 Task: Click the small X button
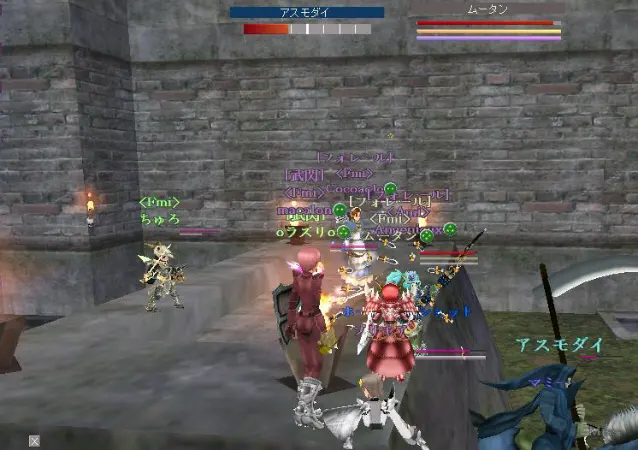pyautogui.click(x=34, y=440)
